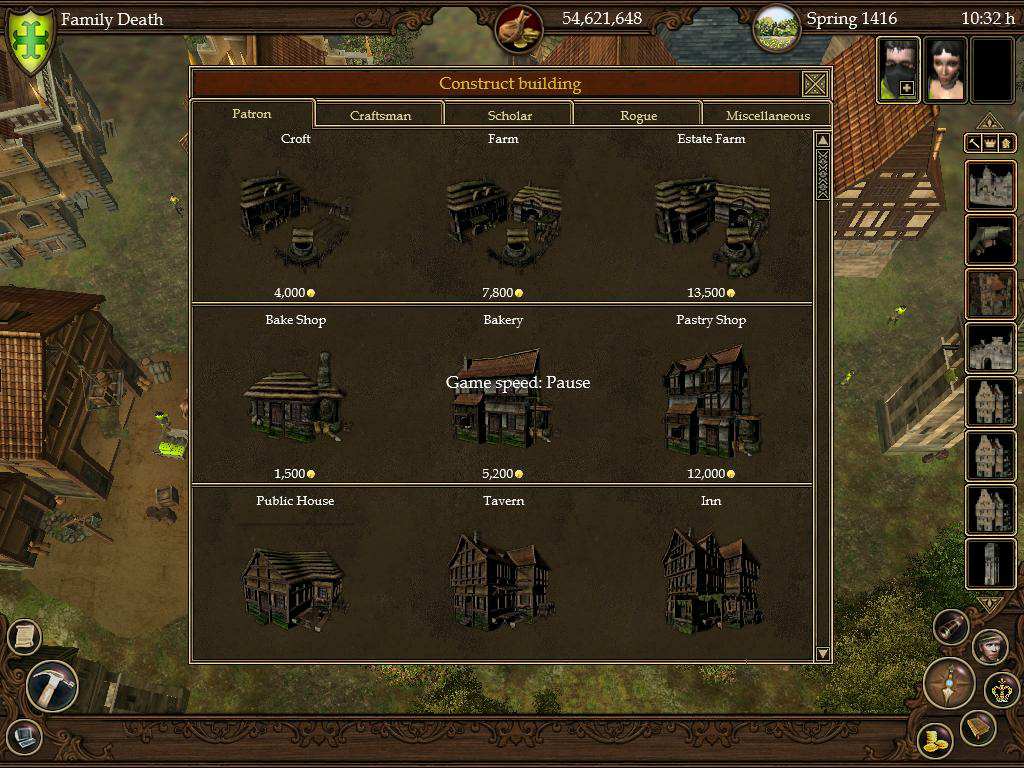1024x768 pixels.
Task: Select the masked male character portrait
Action: [898, 70]
